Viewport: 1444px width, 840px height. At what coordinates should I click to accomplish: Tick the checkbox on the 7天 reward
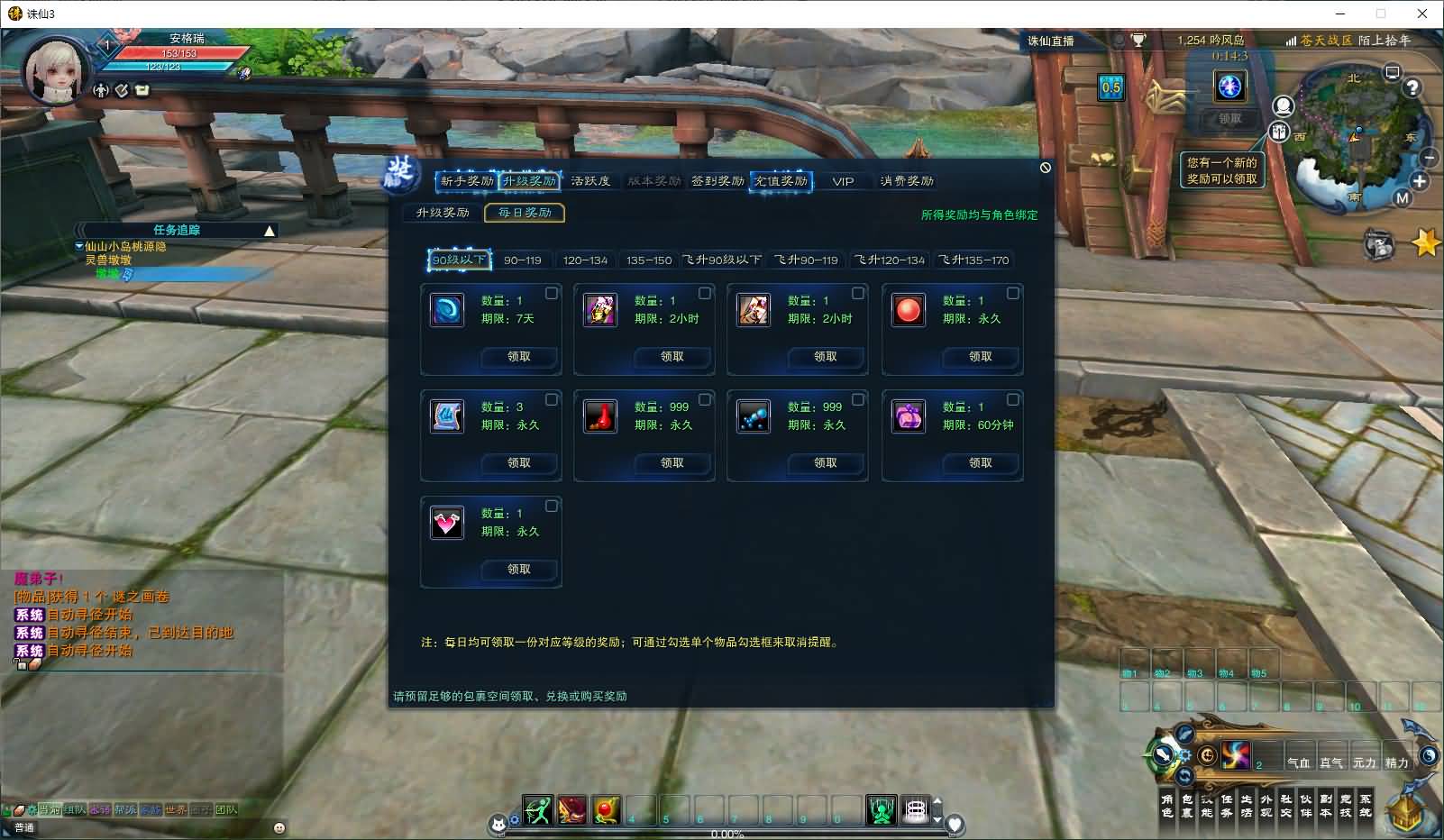tap(552, 293)
